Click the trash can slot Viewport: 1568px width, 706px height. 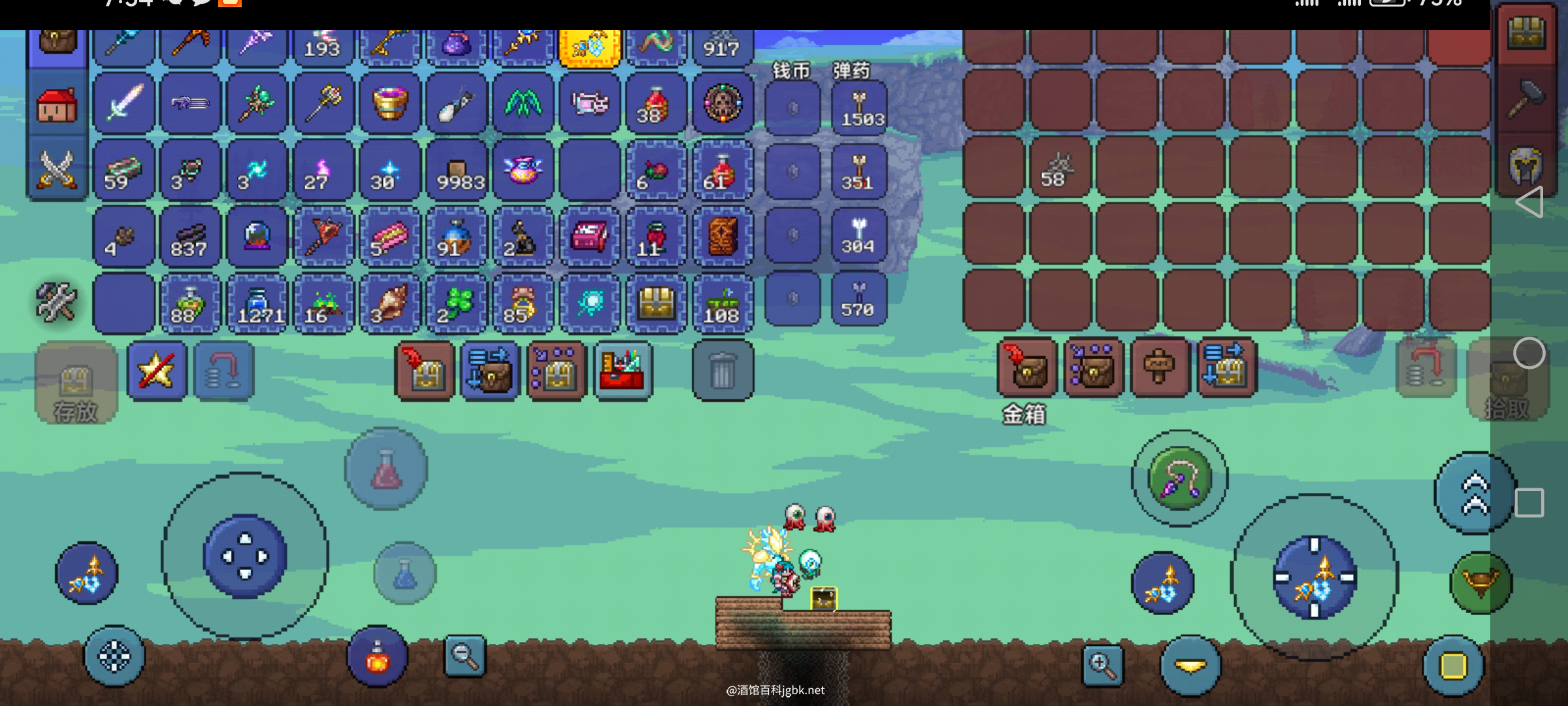click(723, 371)
